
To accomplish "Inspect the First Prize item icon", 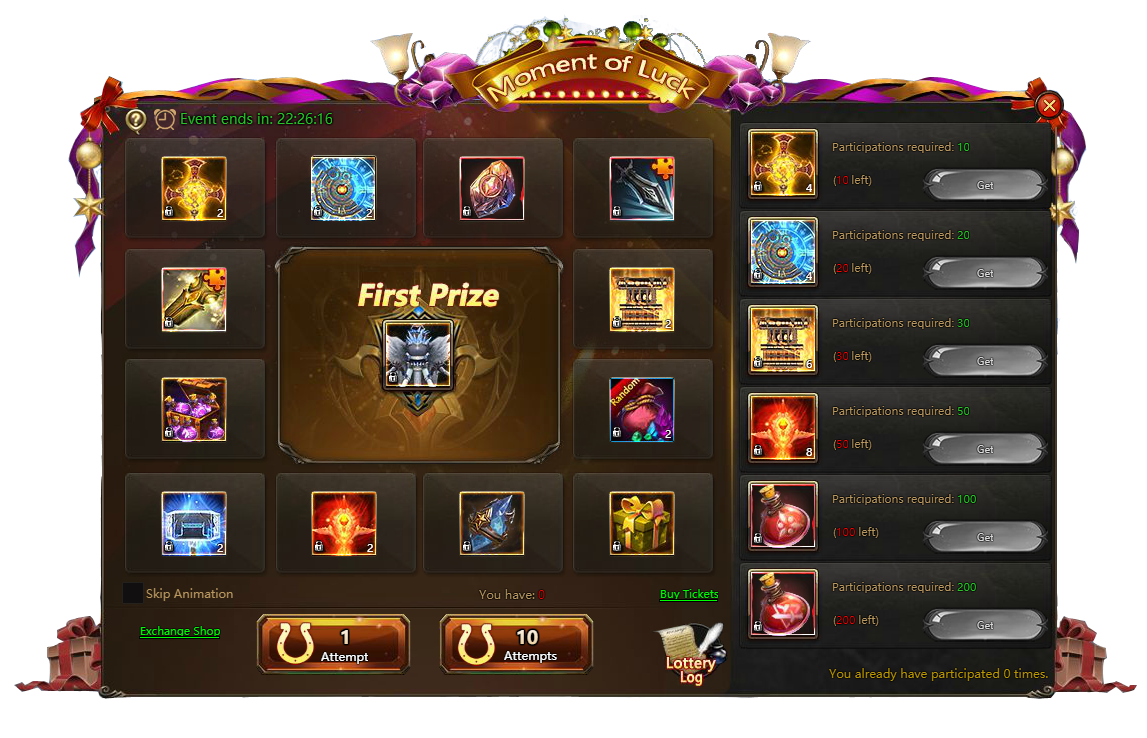I will point(419,354).
